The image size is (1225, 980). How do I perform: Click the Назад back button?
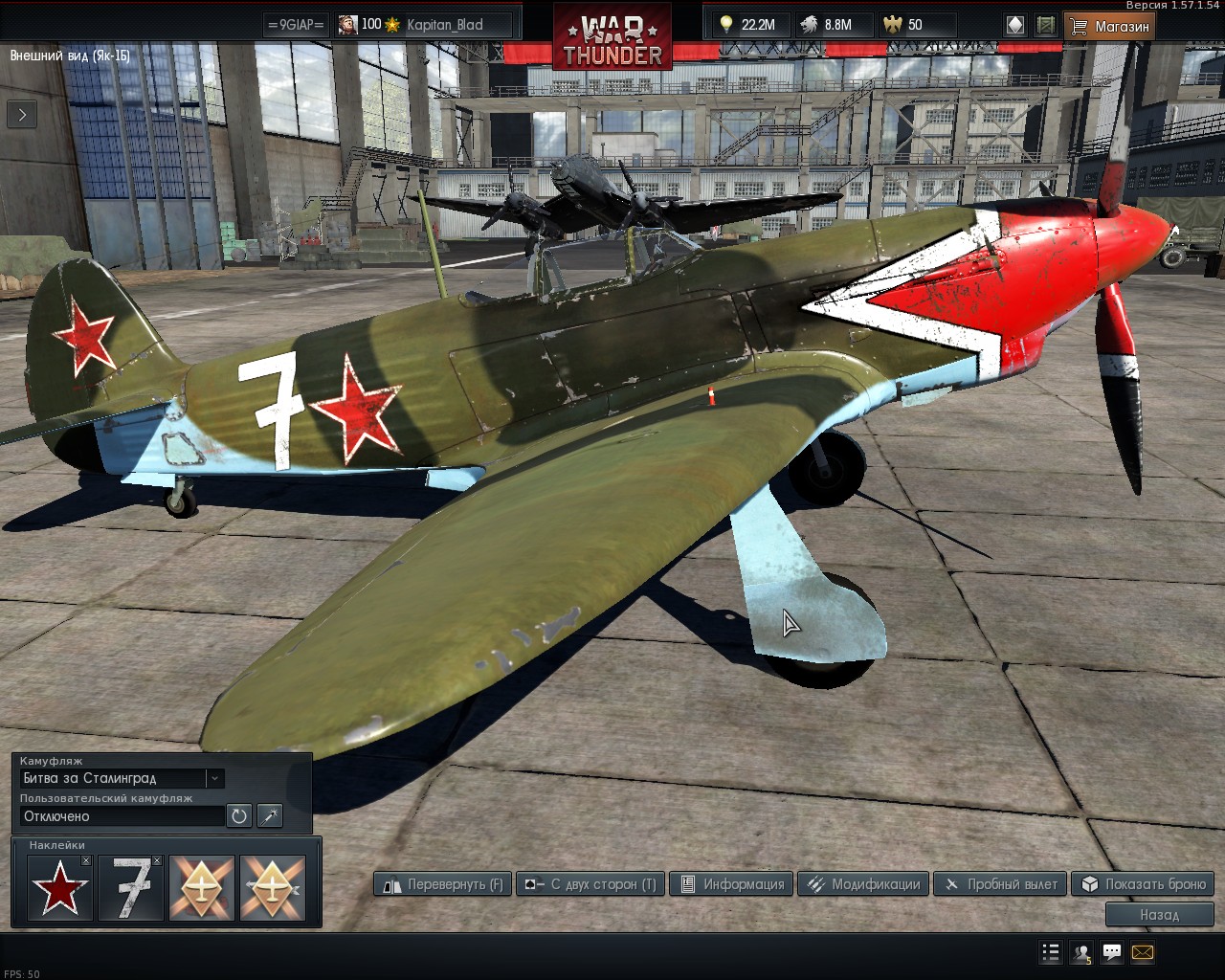(1159, 915)
